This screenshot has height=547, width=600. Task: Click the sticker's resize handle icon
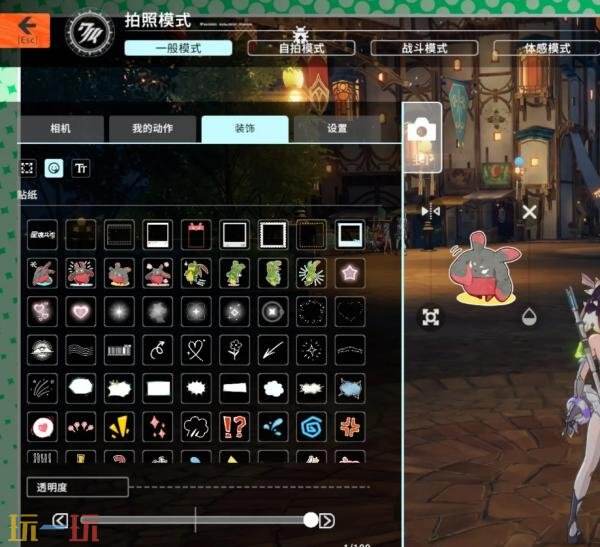coord(431,317)
